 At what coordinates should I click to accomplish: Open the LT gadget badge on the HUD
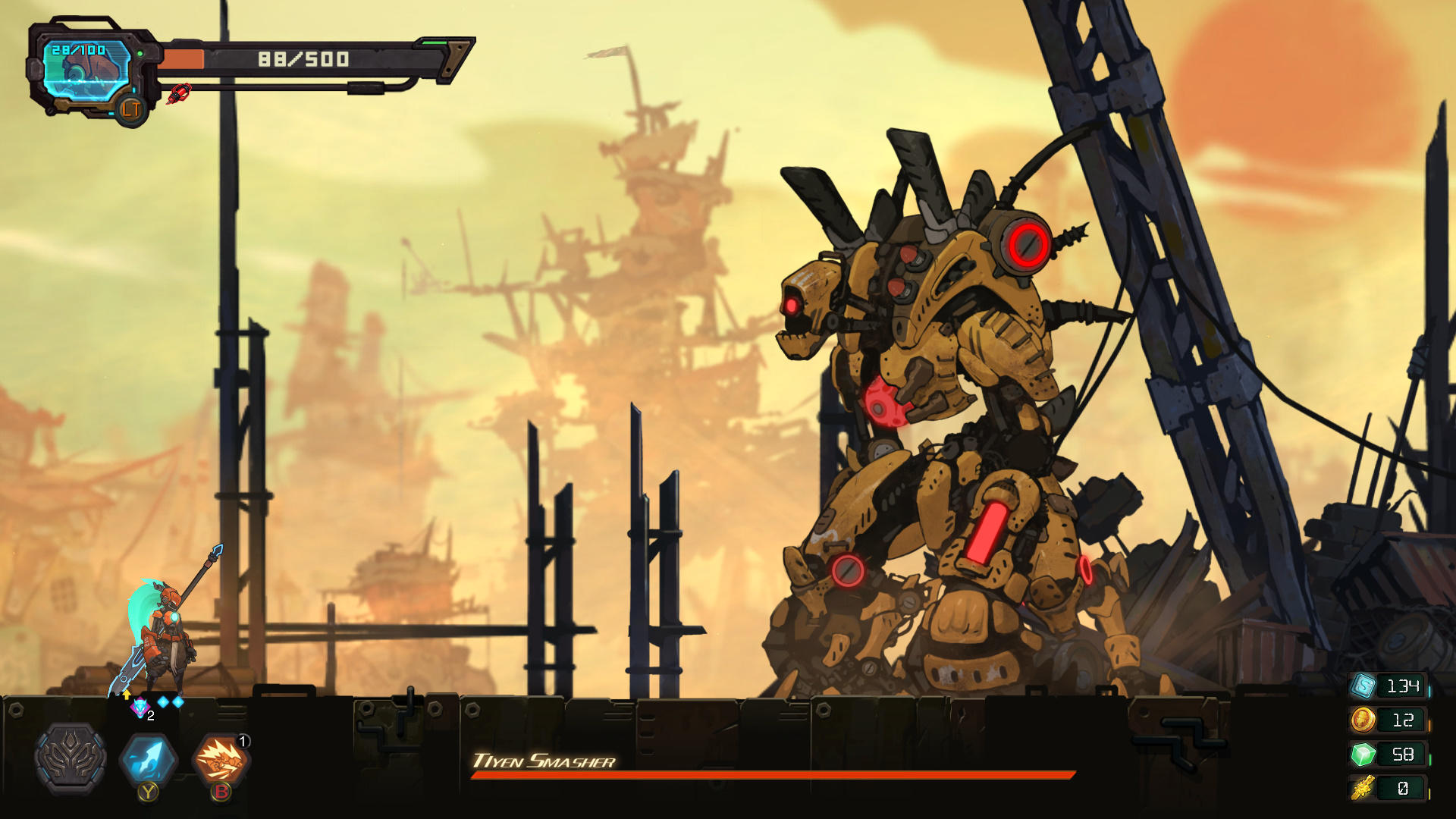click(130, 111)
